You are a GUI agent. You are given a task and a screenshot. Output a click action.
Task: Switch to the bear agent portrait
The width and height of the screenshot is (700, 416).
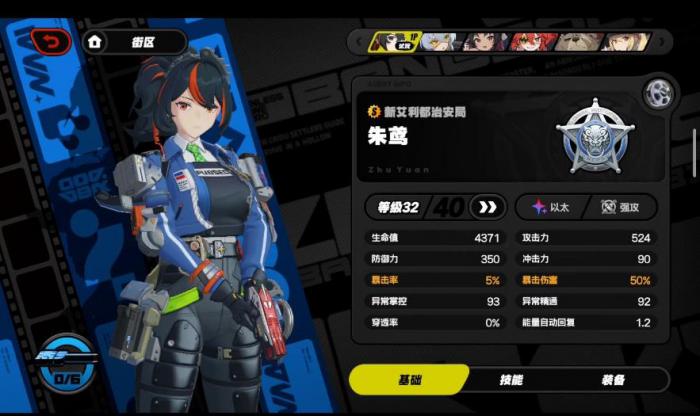[x=574, y=41]
